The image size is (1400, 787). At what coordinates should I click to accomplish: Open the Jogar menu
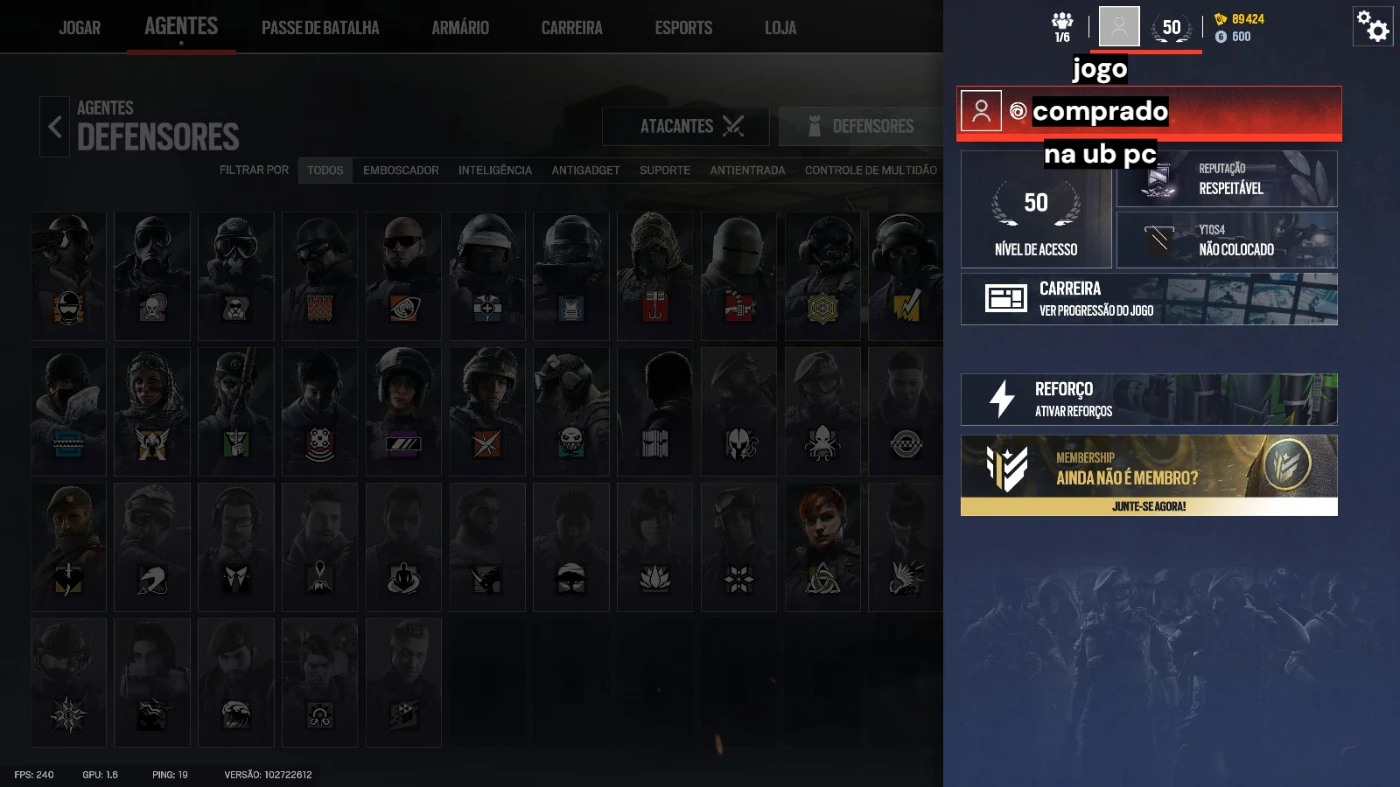point(79,27)
